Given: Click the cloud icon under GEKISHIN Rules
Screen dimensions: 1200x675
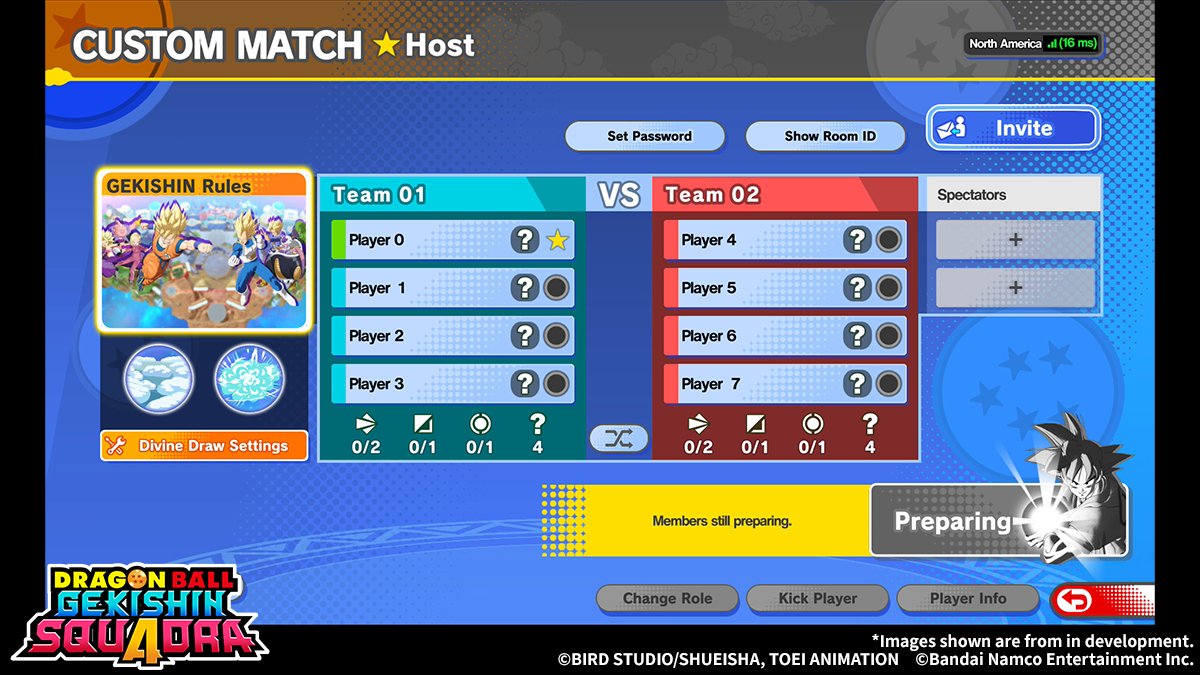Looking at the screenshot, I should [158, 379].
